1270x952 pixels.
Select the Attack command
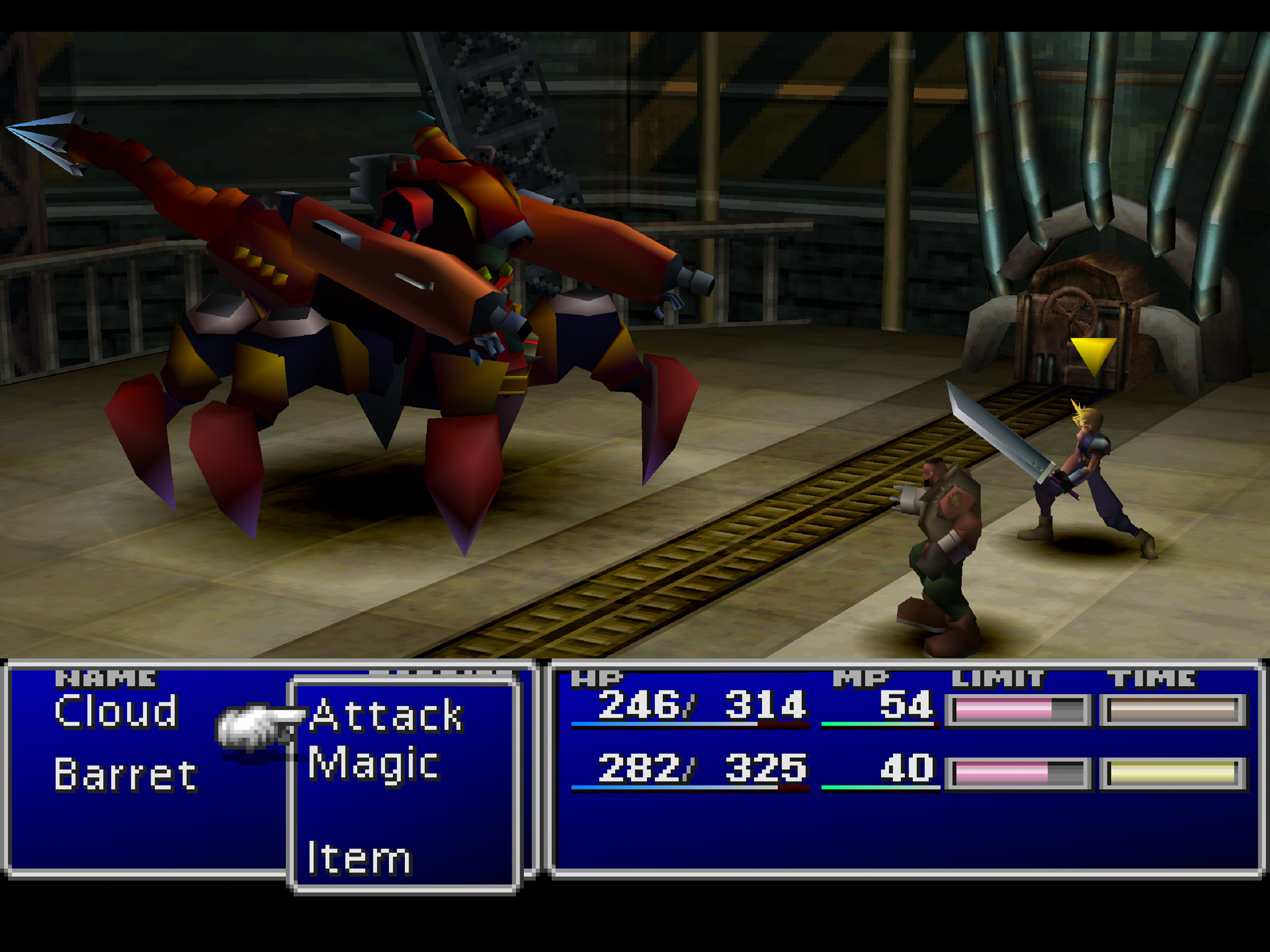tap(386, 716)
